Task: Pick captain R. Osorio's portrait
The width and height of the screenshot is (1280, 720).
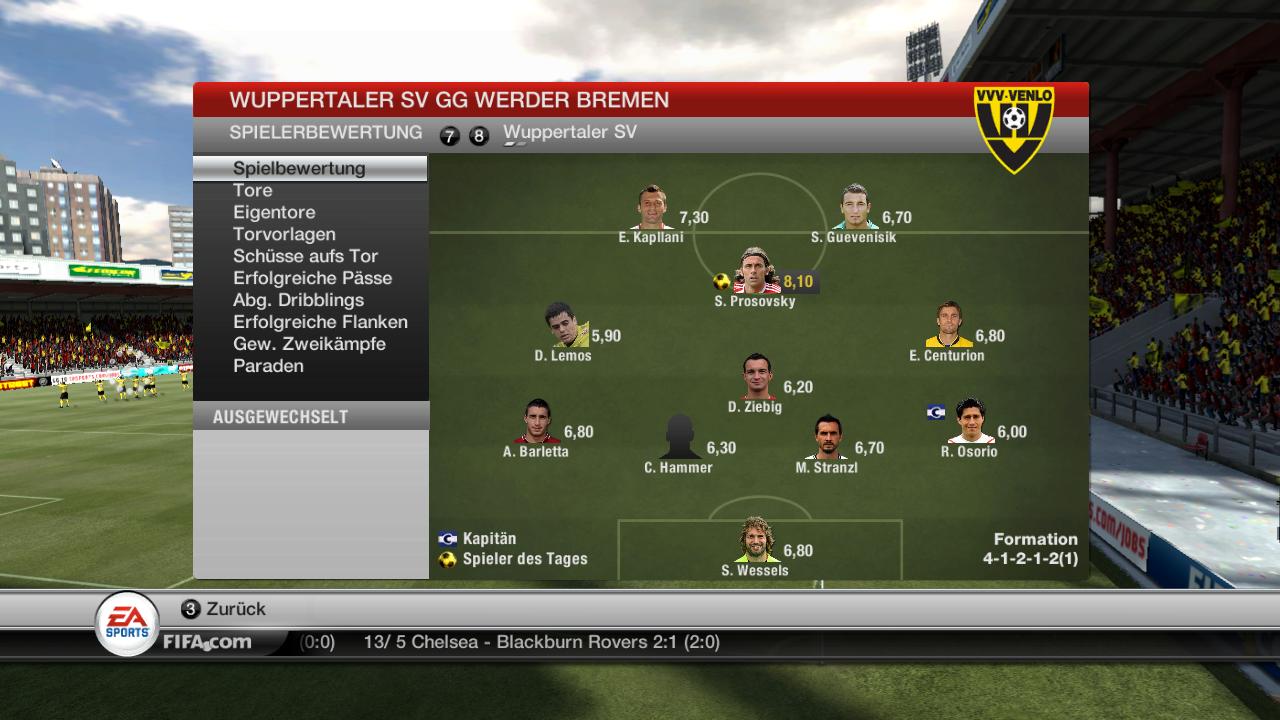Action: (970, 422)
